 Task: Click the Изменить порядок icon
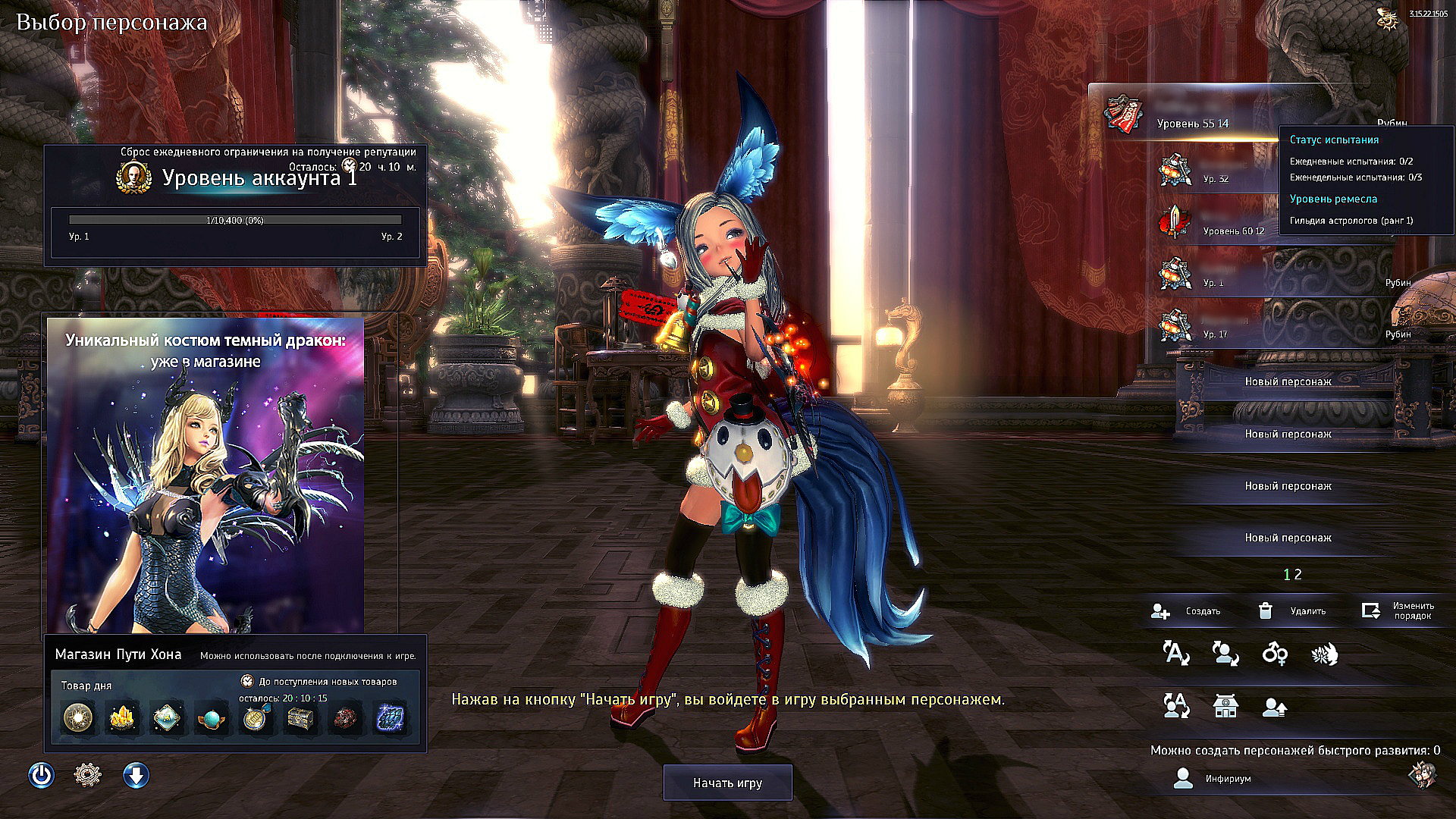coord(1372,610)
